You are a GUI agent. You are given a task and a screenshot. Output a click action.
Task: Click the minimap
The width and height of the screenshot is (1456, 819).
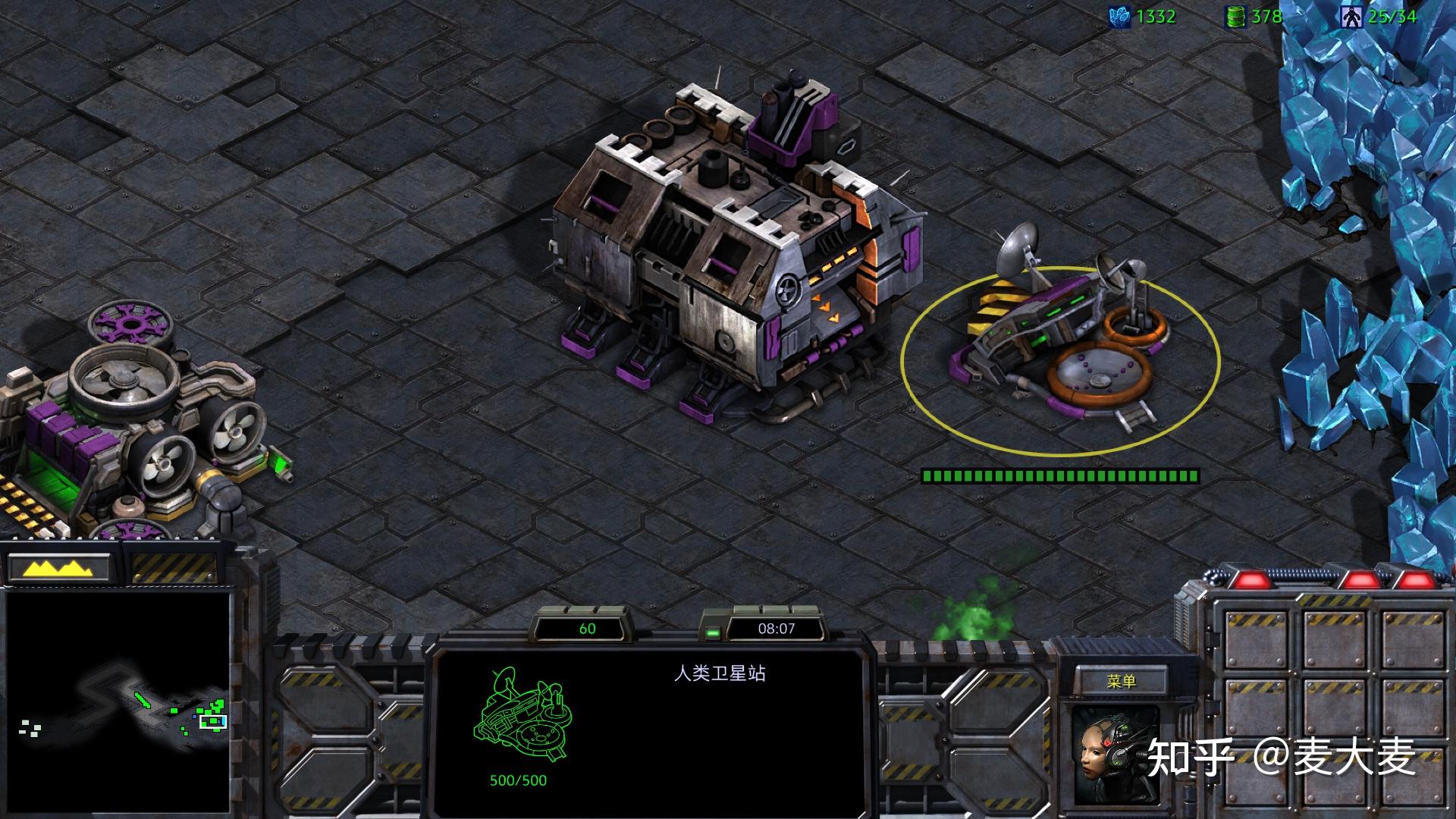pos(118,701)
